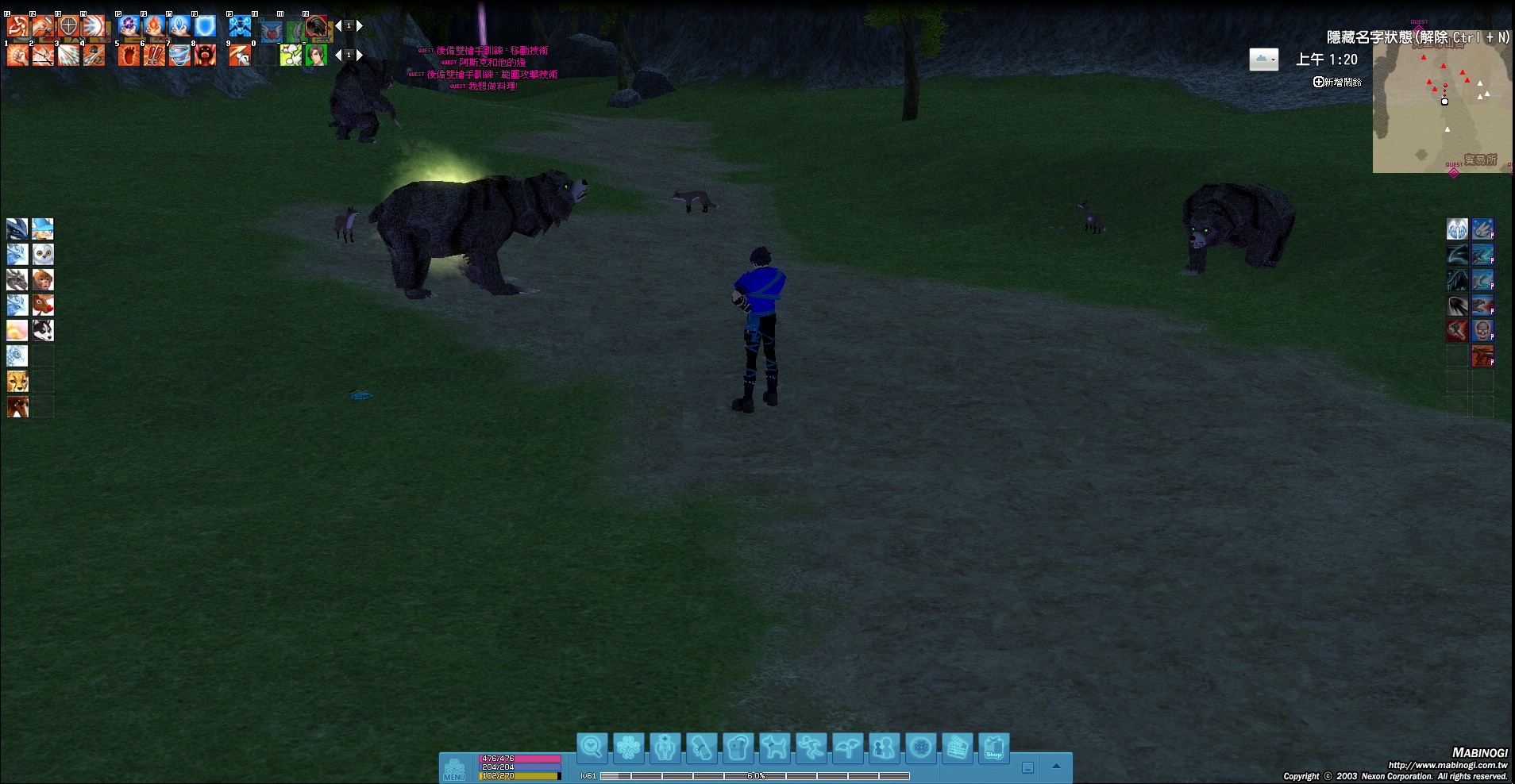The height and width of the screenshot is (784, 1515).
Task: Click the magnifying glass heart icon
Action: (592, 747)
